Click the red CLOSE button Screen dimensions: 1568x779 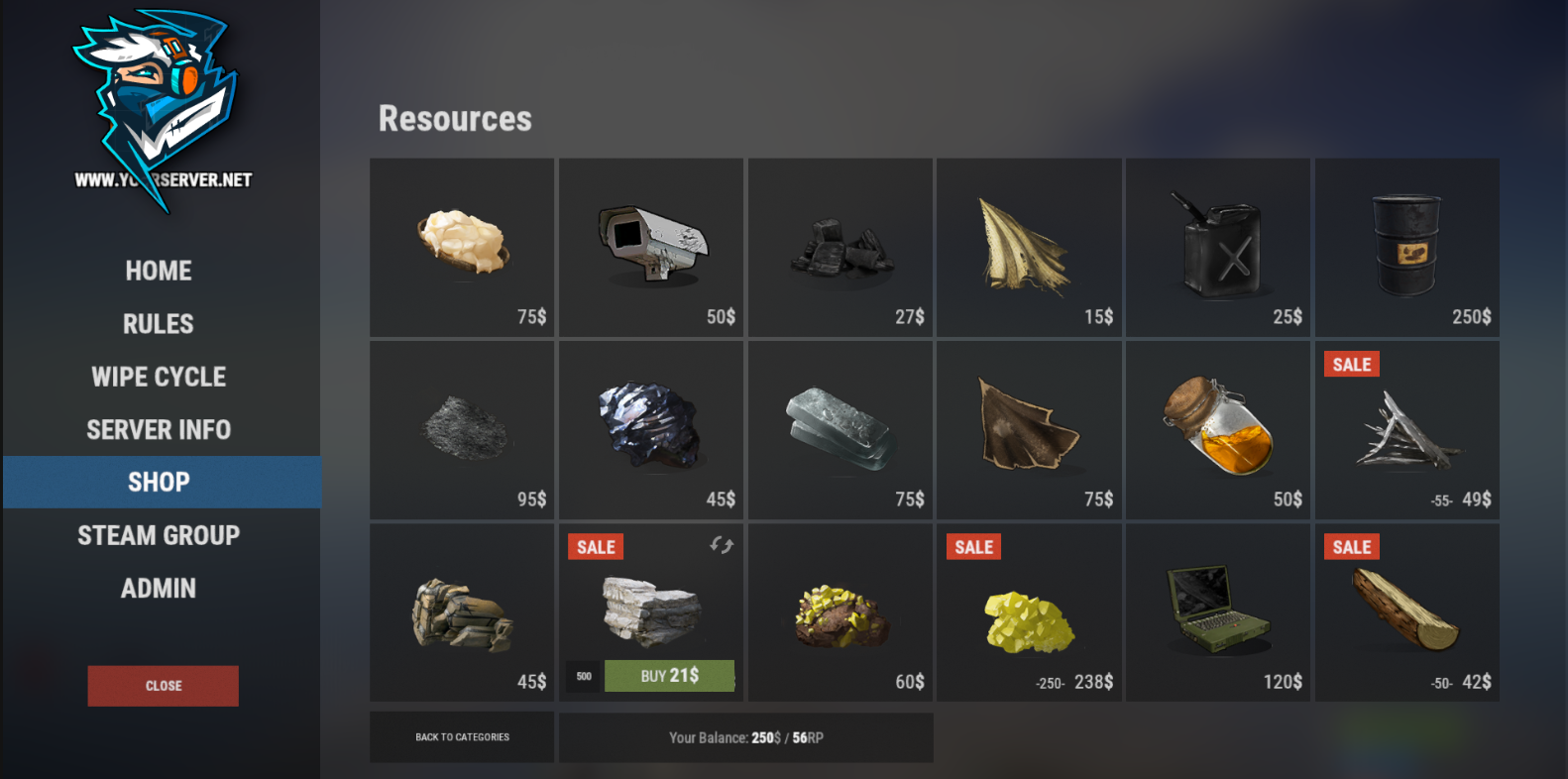click(x=164, y=686)
